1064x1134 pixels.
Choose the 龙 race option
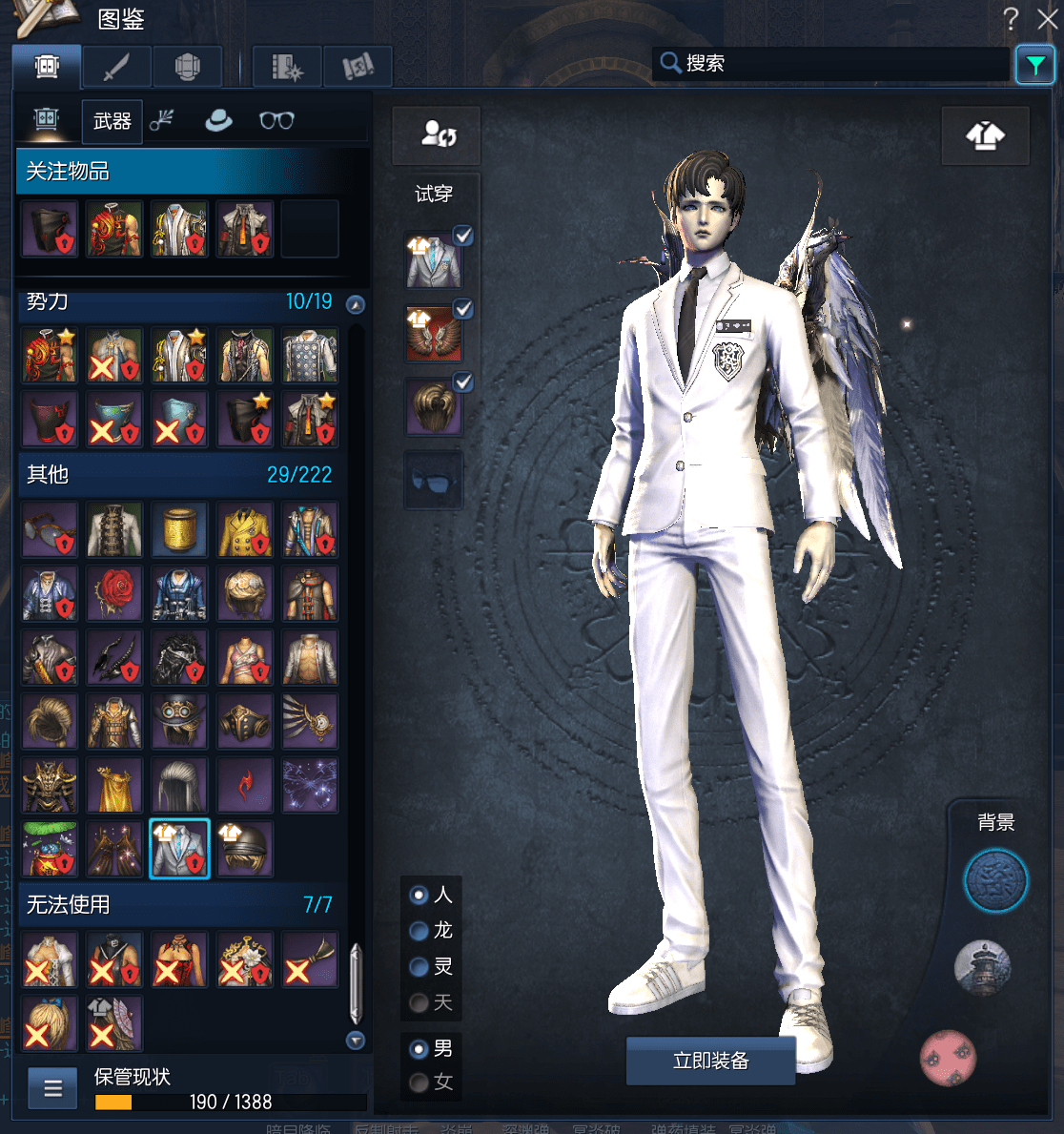click(419, 931)
